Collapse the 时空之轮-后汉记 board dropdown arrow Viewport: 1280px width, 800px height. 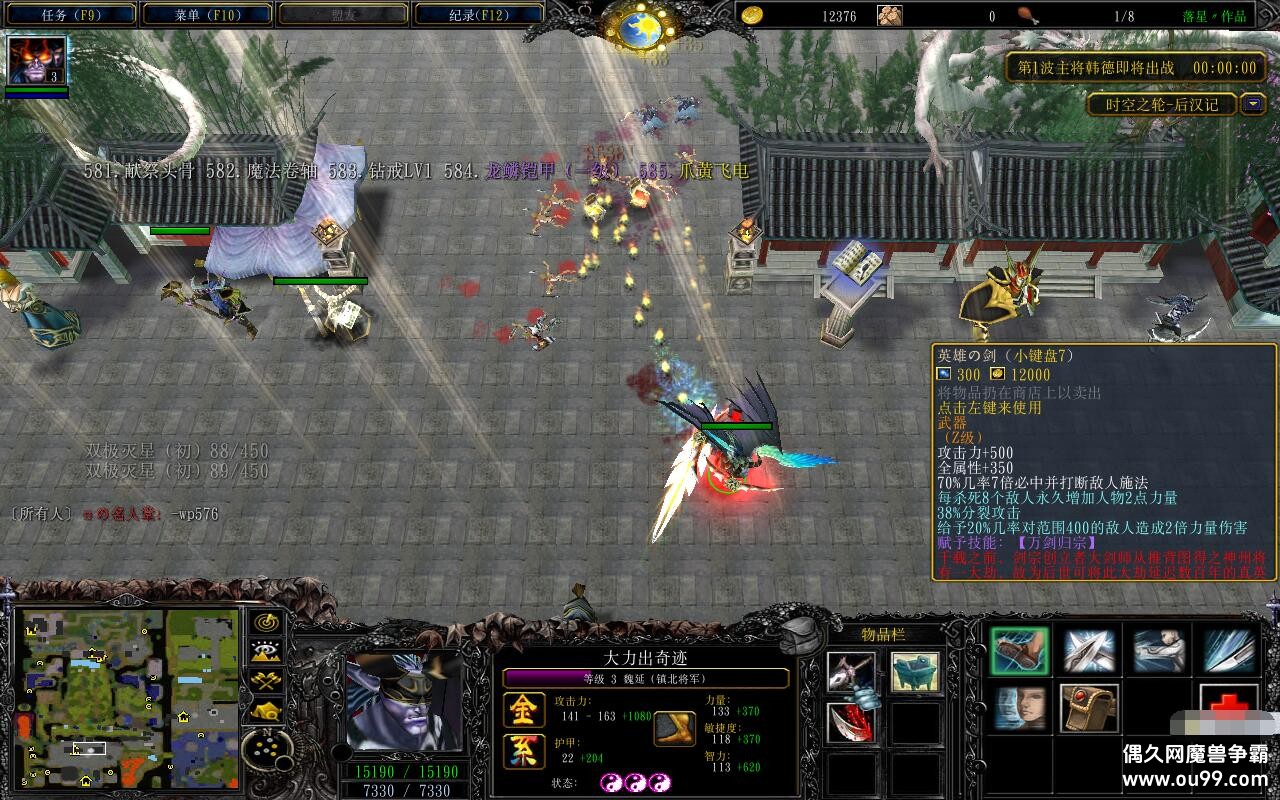click(1253, 104)
